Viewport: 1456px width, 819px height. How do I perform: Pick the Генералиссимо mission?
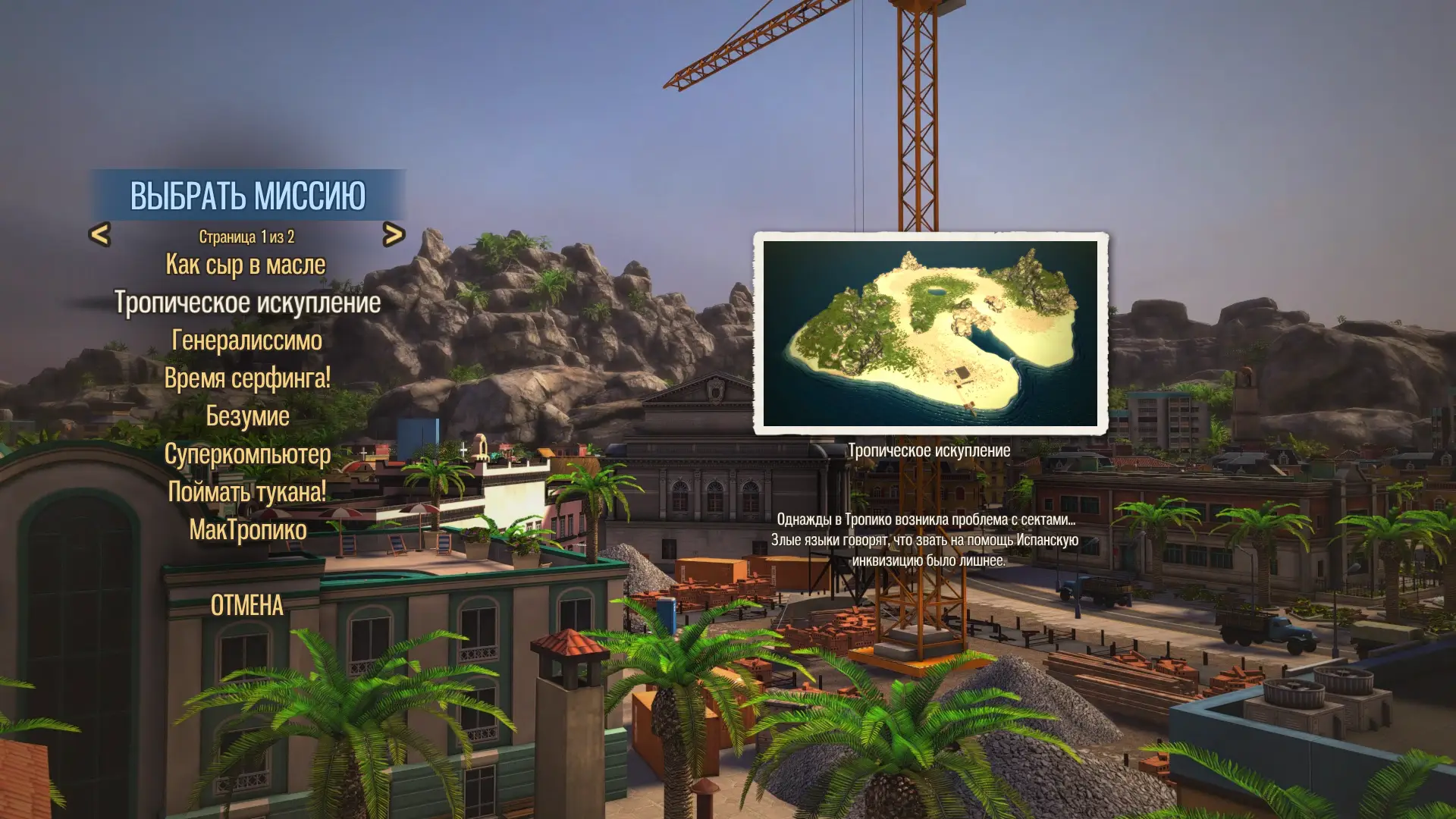247,340
